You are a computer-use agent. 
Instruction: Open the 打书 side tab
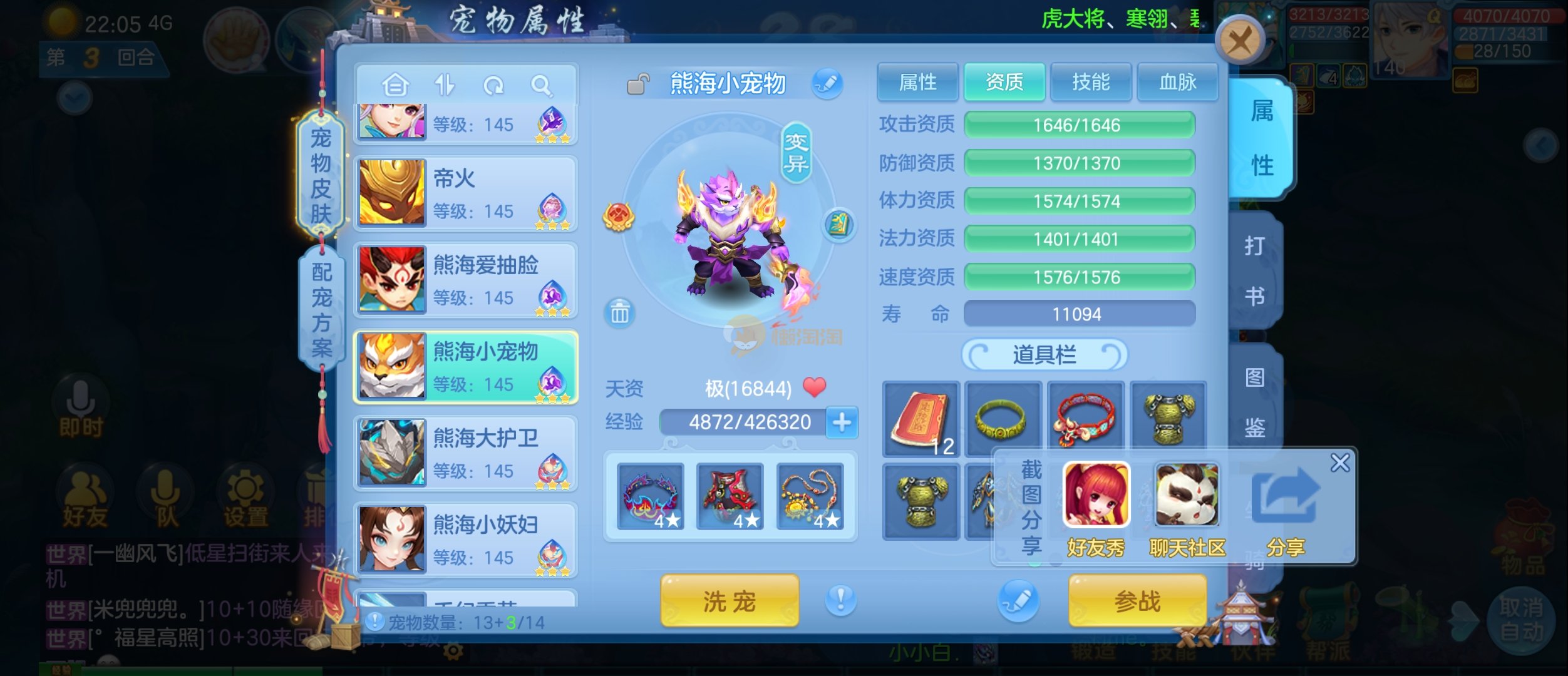(x=1254, y=270)
